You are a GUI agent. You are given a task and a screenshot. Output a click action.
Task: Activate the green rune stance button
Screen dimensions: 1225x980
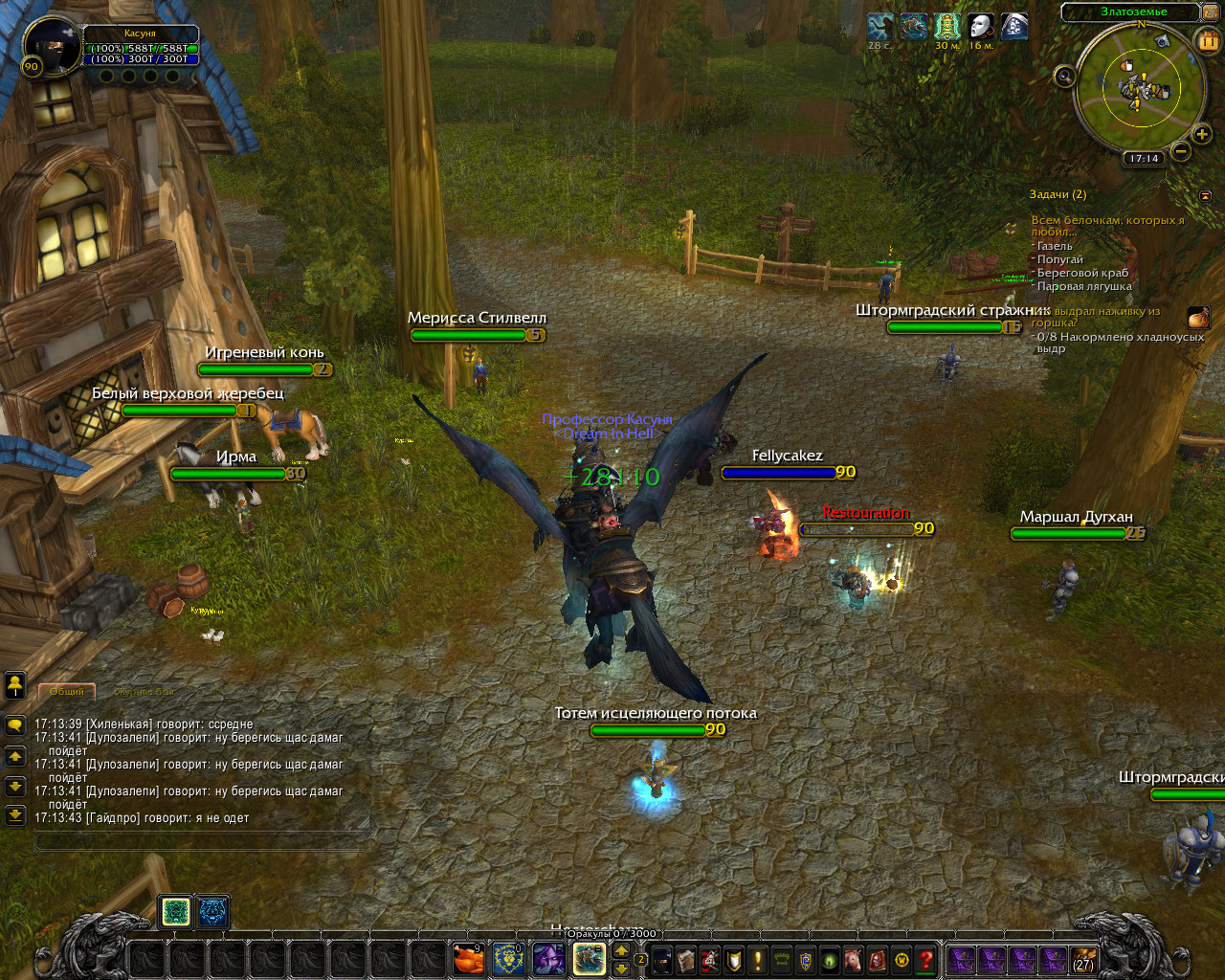click(x=175, y=912)
